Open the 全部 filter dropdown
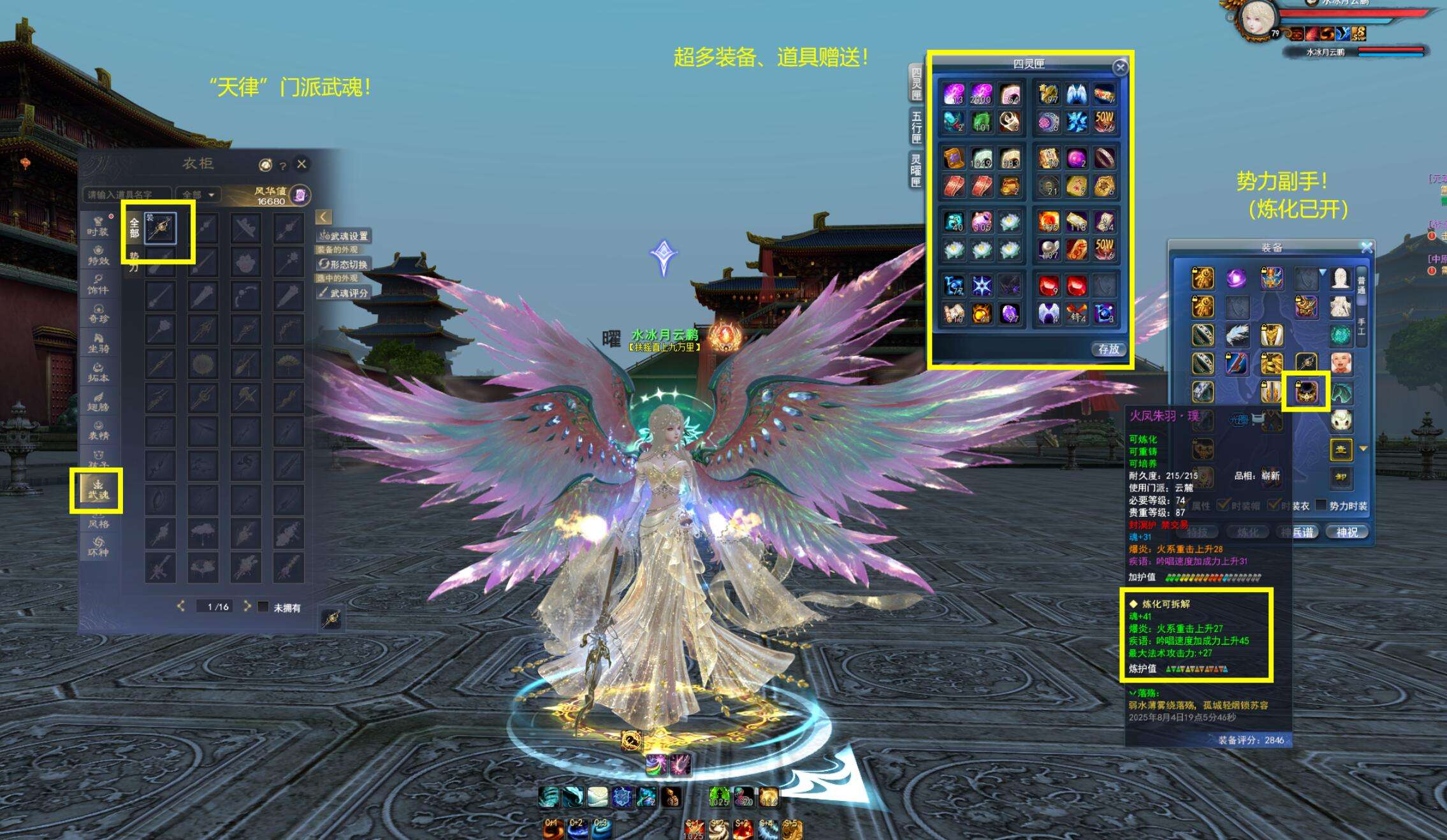The height and width of the screenshot is (840, 1447). tap(198, 194)
